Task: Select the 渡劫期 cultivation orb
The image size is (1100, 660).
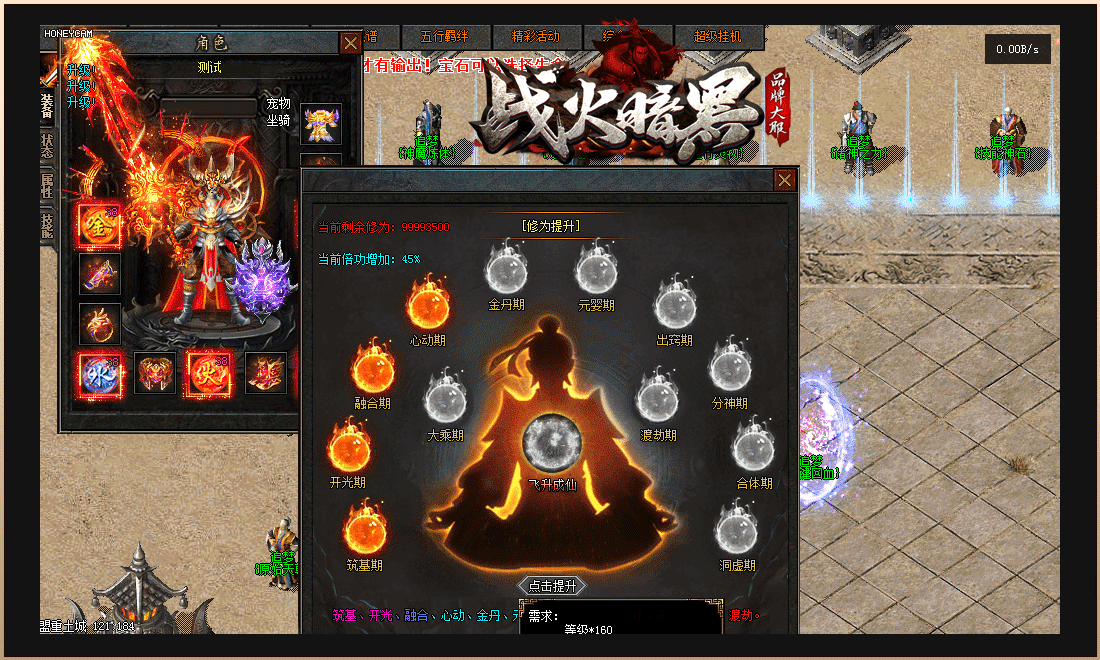Action: click(657, 400)
